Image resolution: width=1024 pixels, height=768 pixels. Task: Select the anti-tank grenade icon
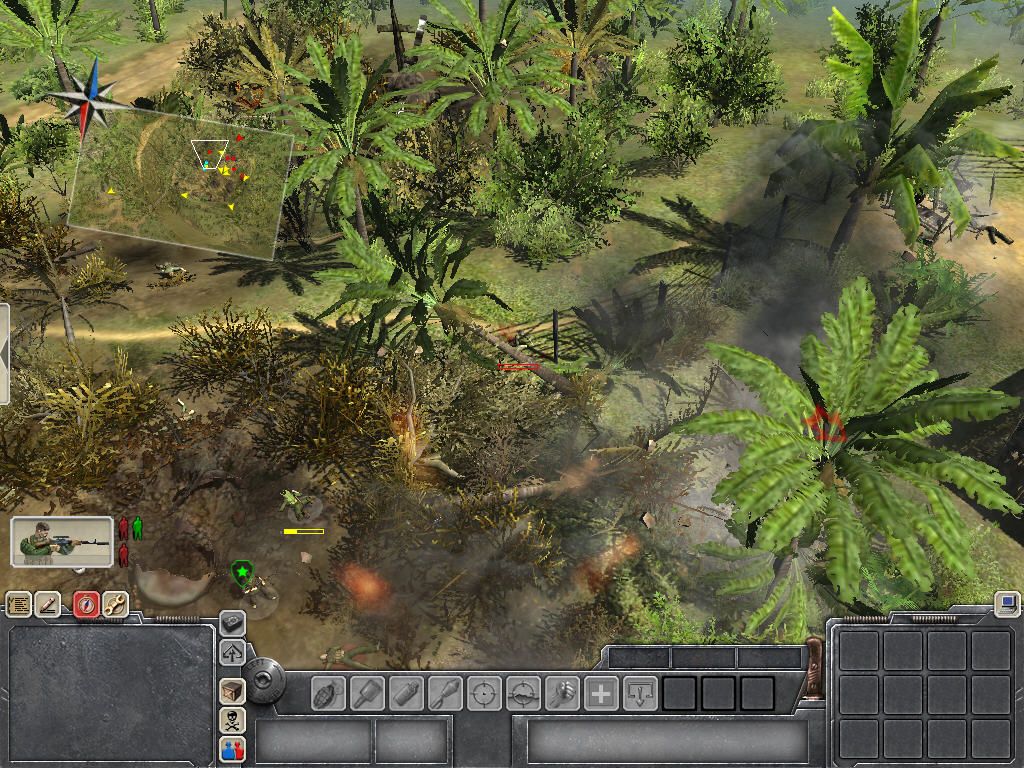click(406, 693)
